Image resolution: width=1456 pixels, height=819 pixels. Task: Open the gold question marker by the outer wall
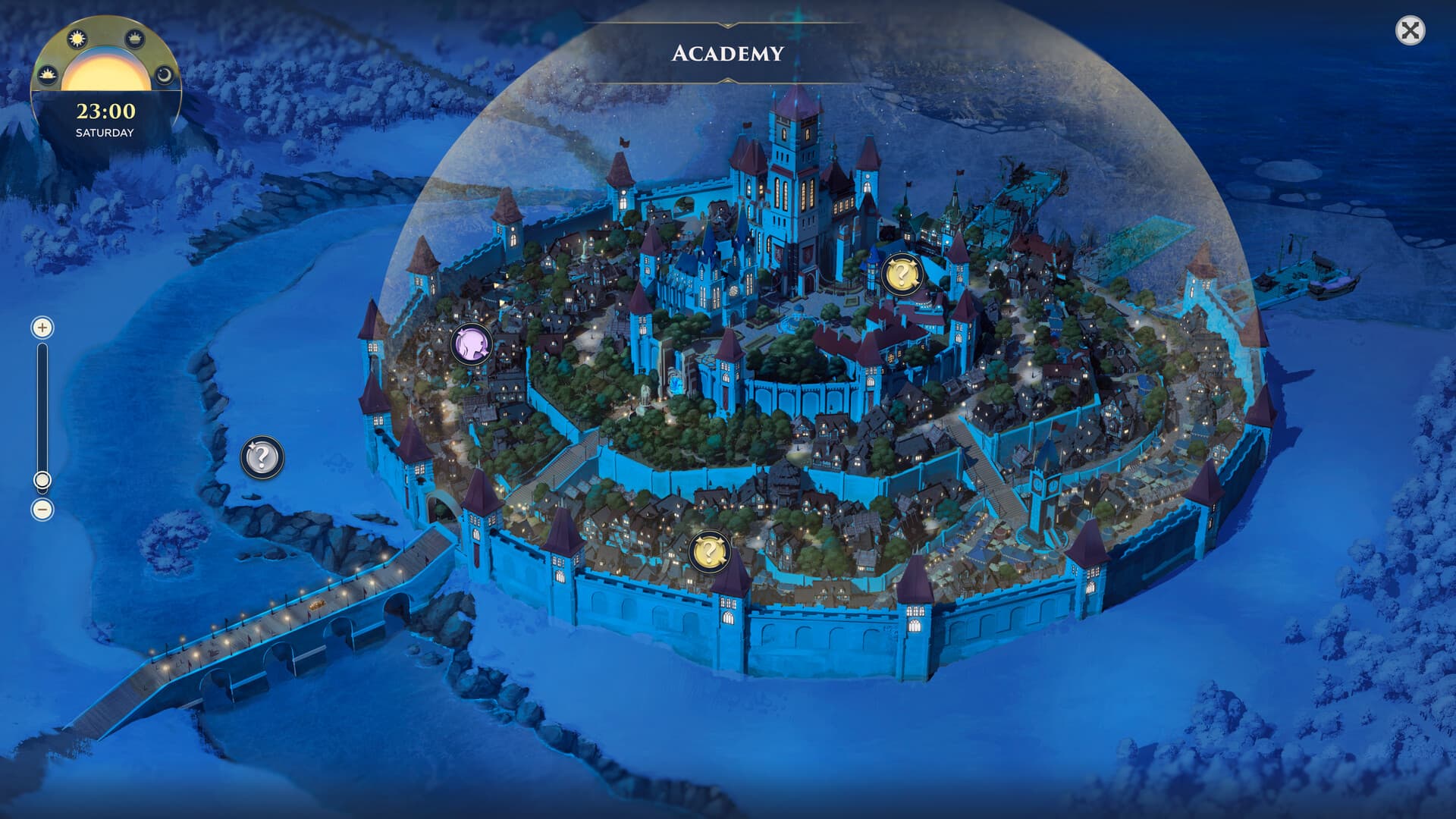pos(710,551)
